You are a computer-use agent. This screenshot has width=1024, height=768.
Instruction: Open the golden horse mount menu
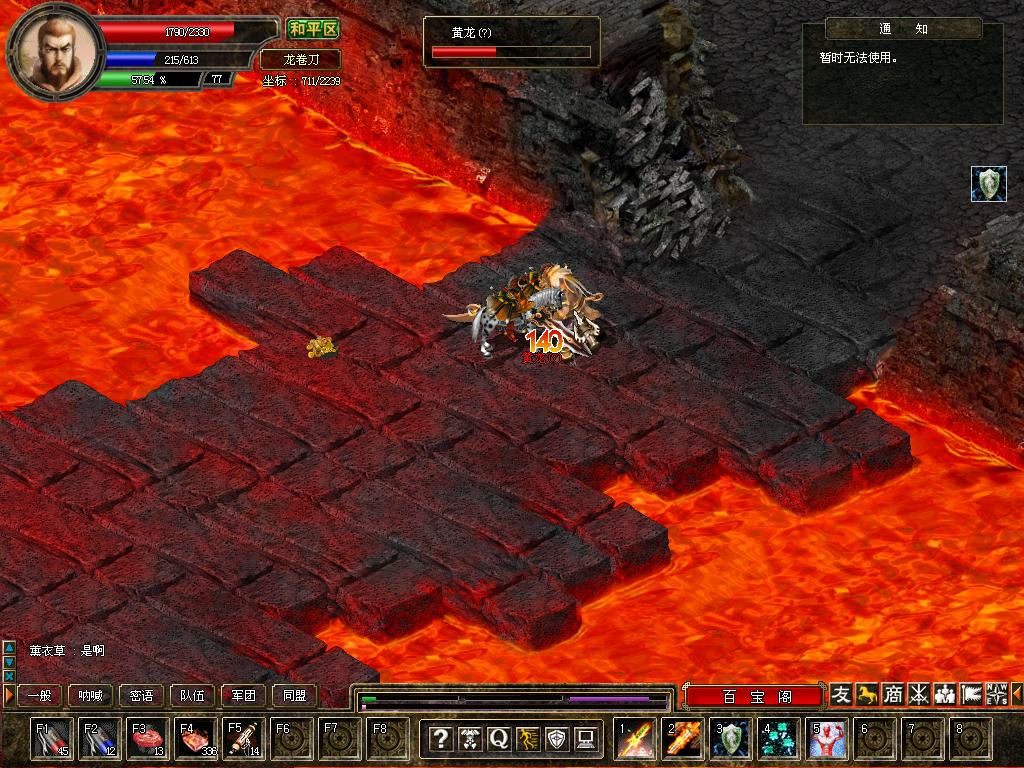click(867, 694)
